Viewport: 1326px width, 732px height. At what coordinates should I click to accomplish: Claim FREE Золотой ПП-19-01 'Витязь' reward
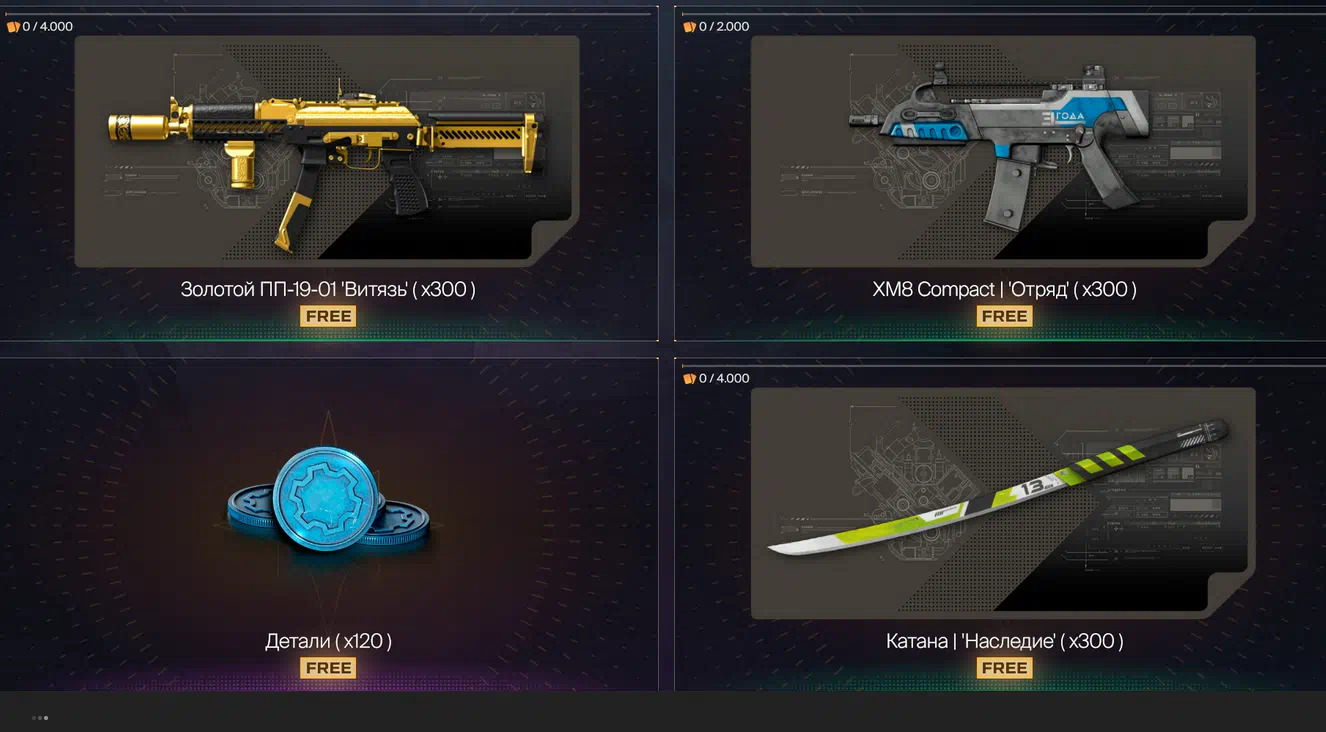click(328, 316)
